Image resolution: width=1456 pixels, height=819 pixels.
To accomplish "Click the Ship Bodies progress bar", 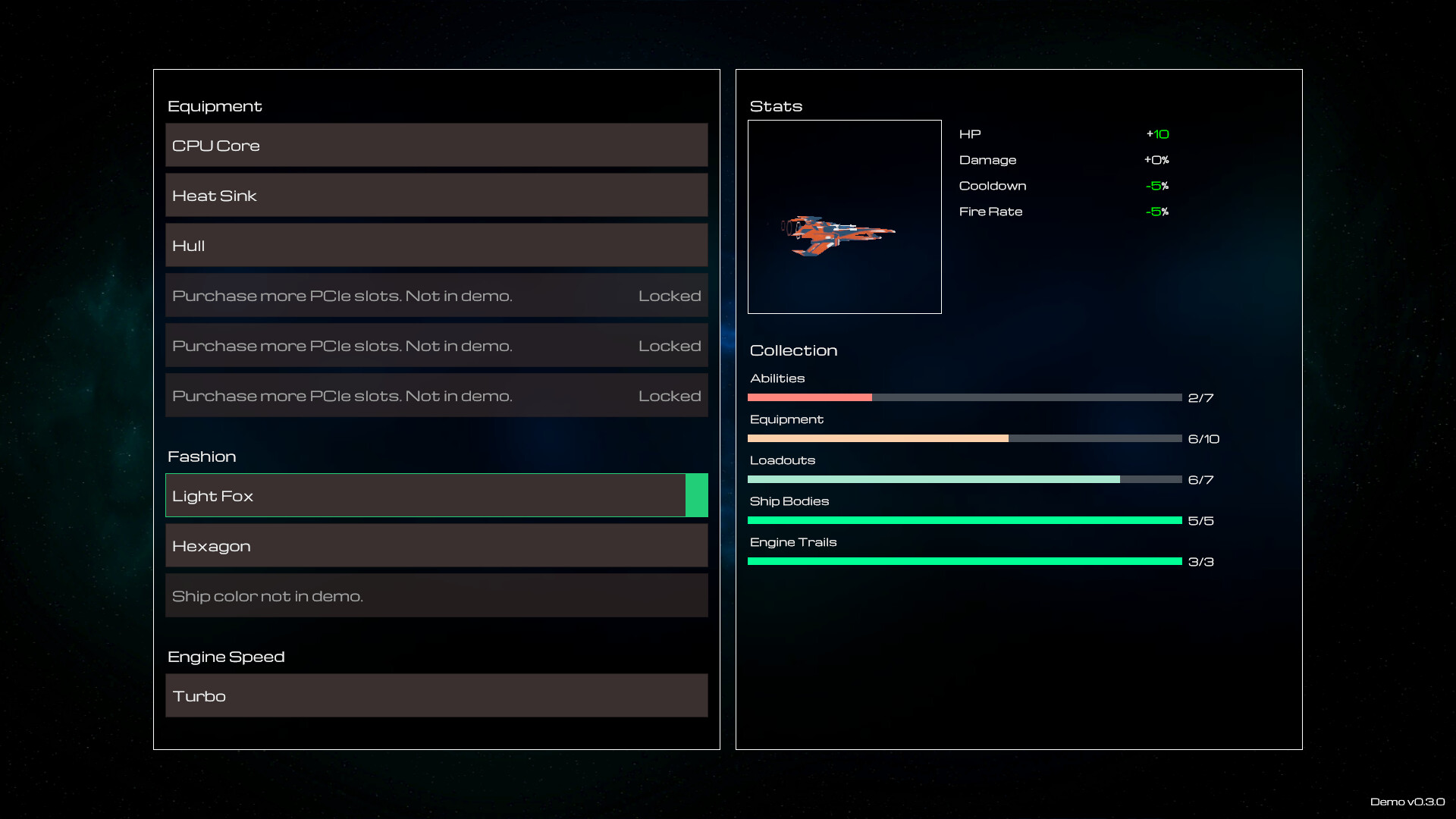I will tap(963, 520).
